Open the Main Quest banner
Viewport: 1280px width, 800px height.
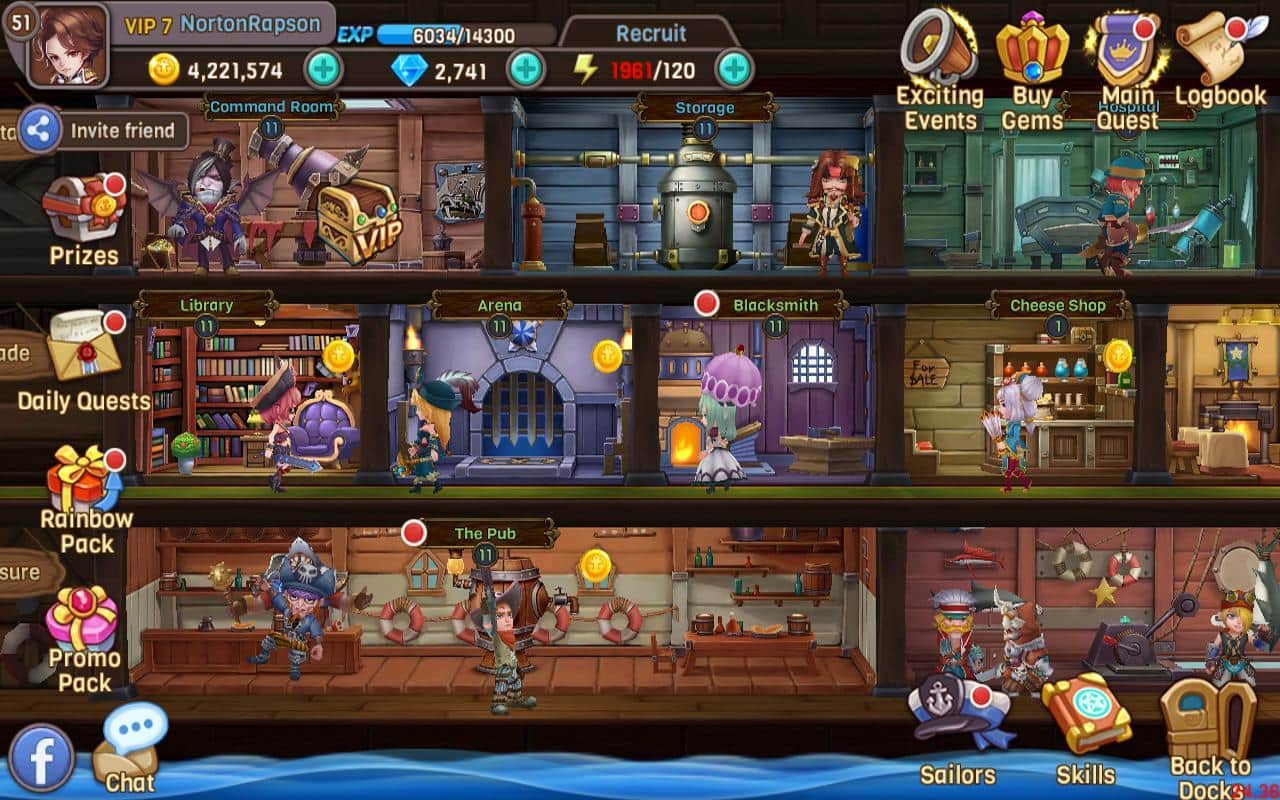[x=1126, y=50]
